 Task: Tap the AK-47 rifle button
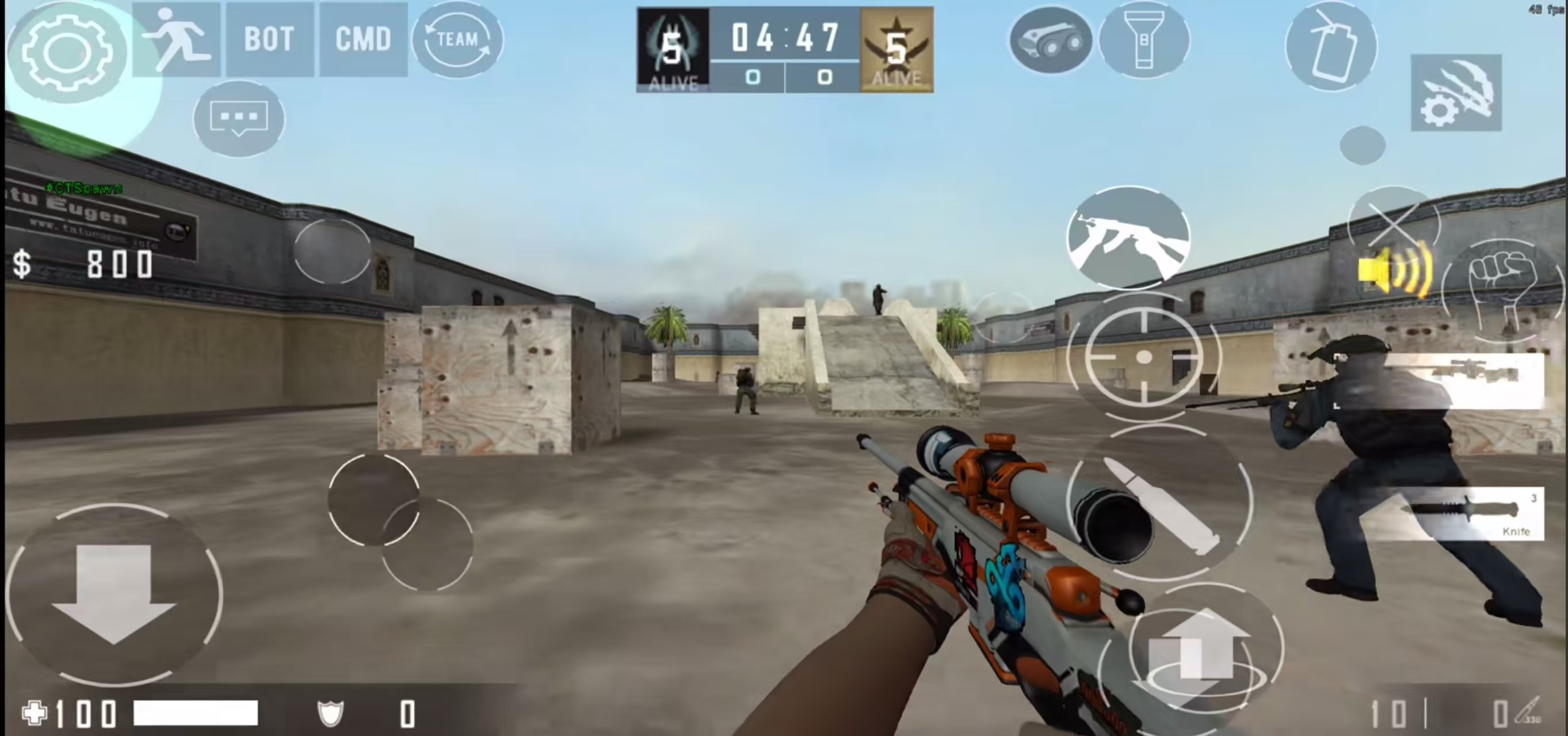(x=1128, y=238)
